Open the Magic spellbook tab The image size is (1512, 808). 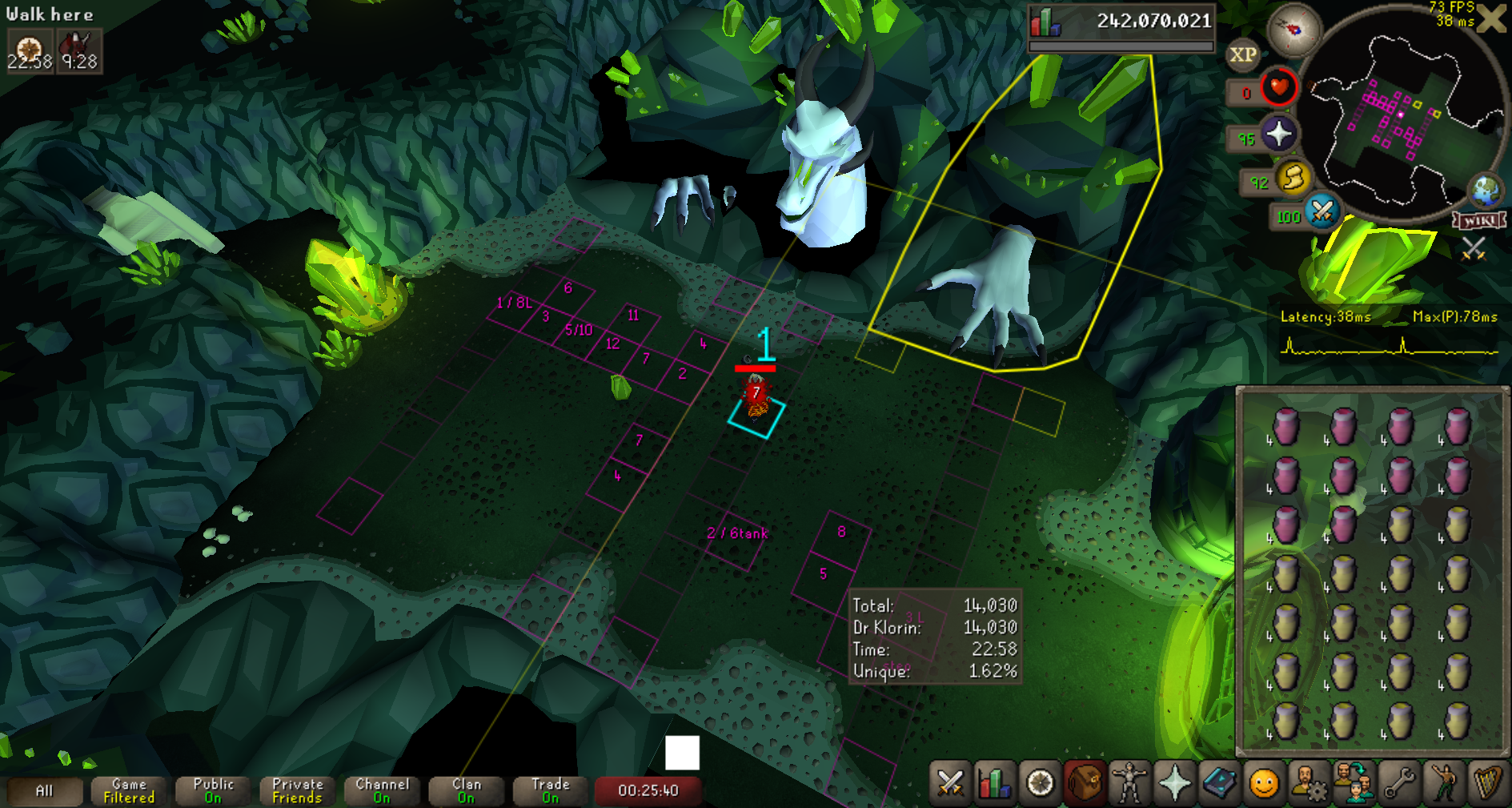point(1219,782)
